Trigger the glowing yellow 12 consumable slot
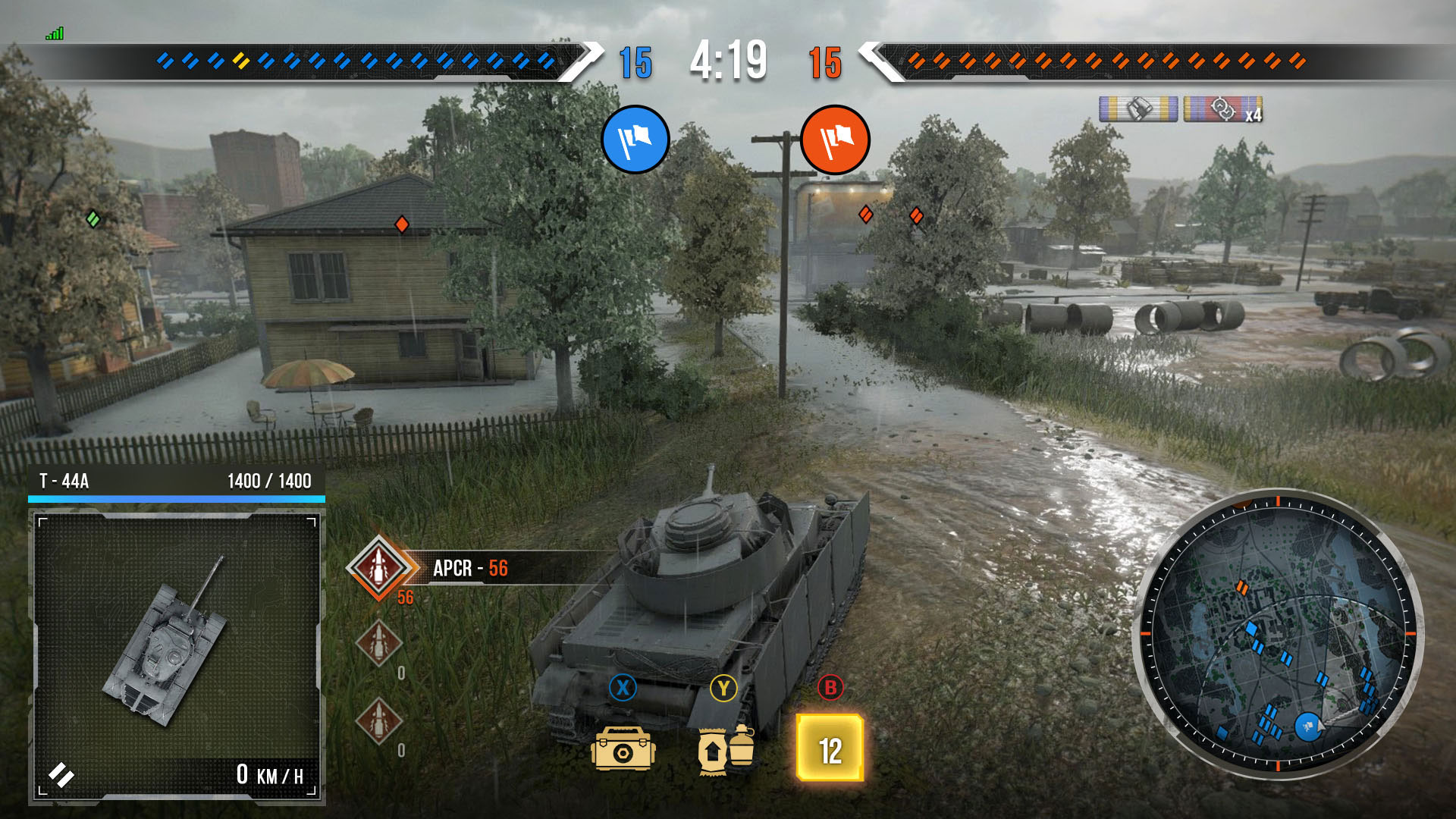1456x819 pixels. click(830, 748)
